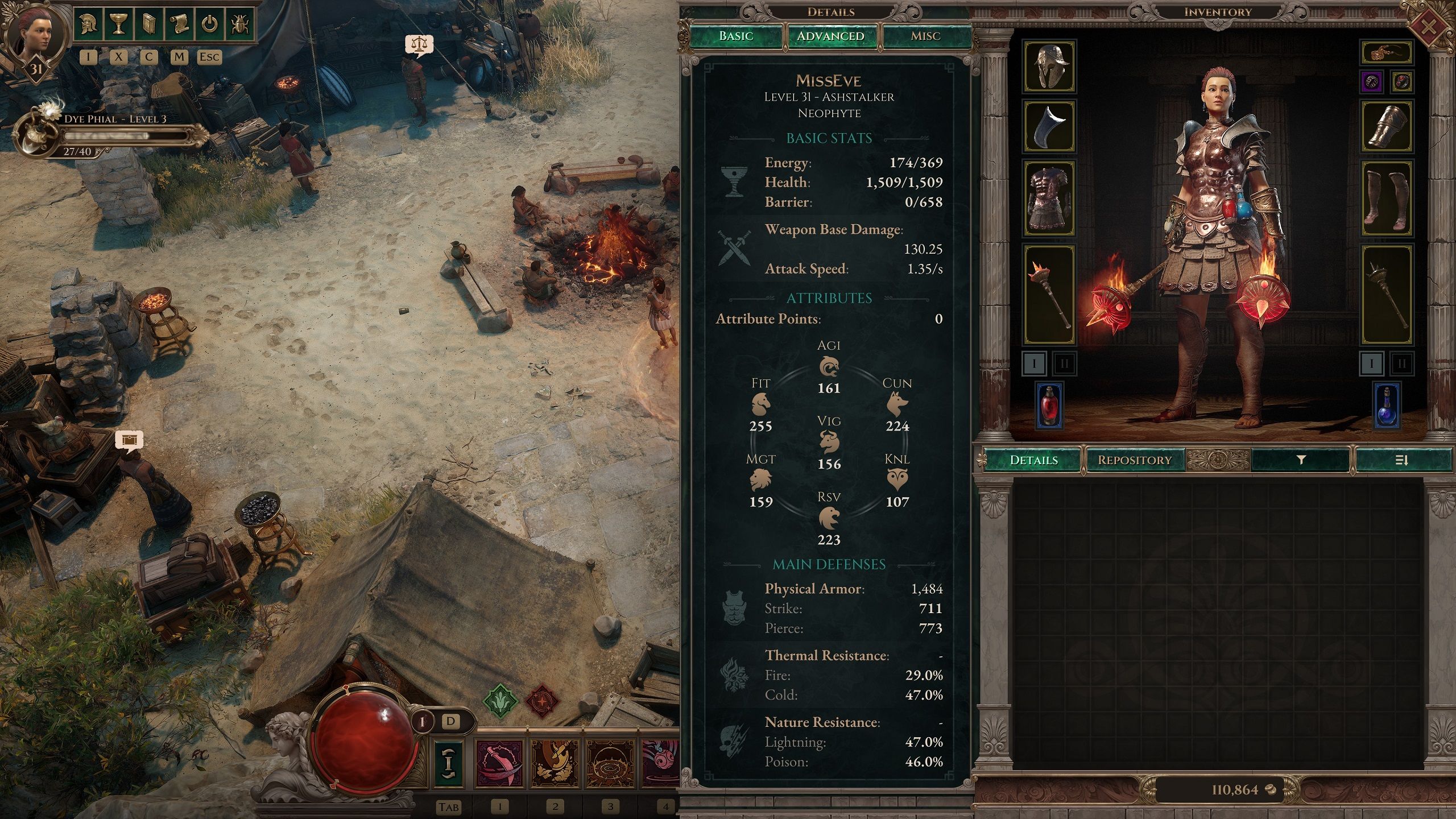Select the equipped helmet slot
The height and width of the screenshot is (819, 1456).
point(1049,66)
